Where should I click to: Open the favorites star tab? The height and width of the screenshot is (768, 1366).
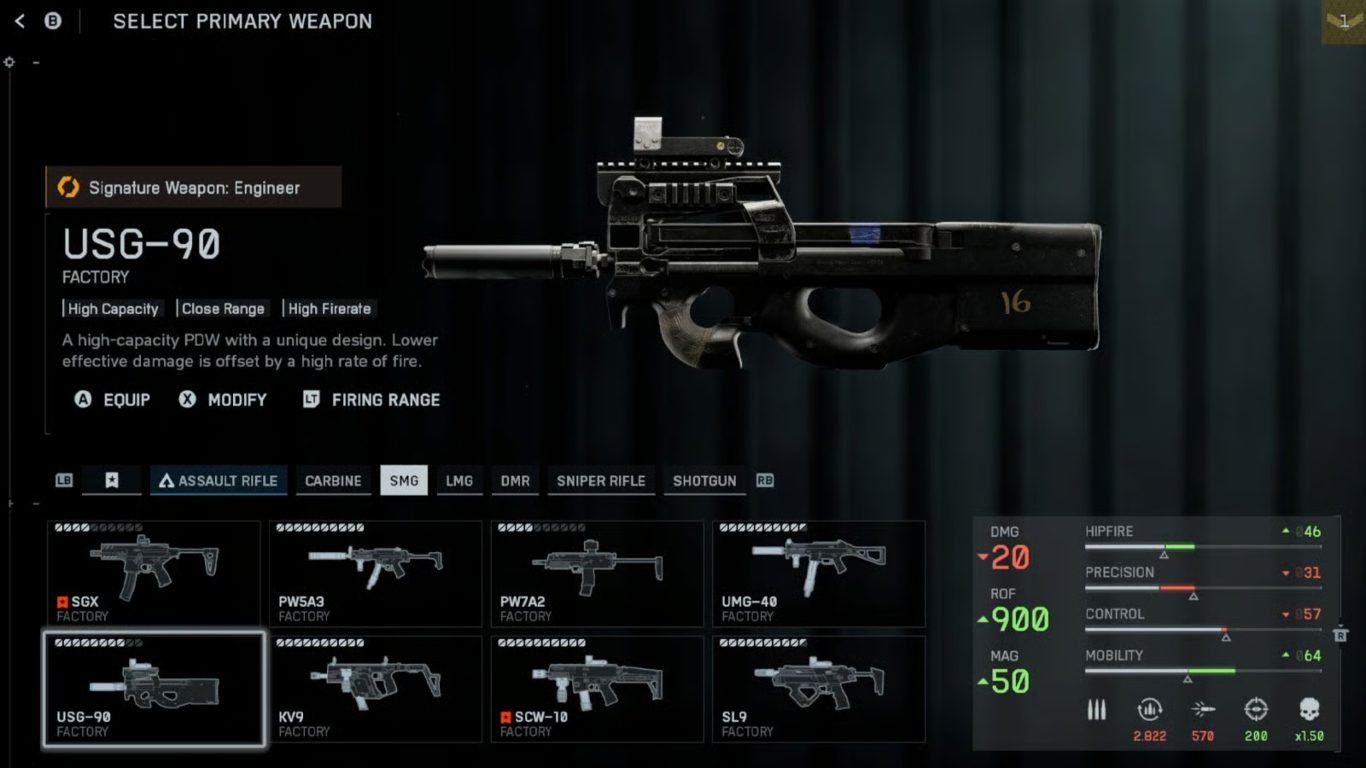tap(112, 481)
